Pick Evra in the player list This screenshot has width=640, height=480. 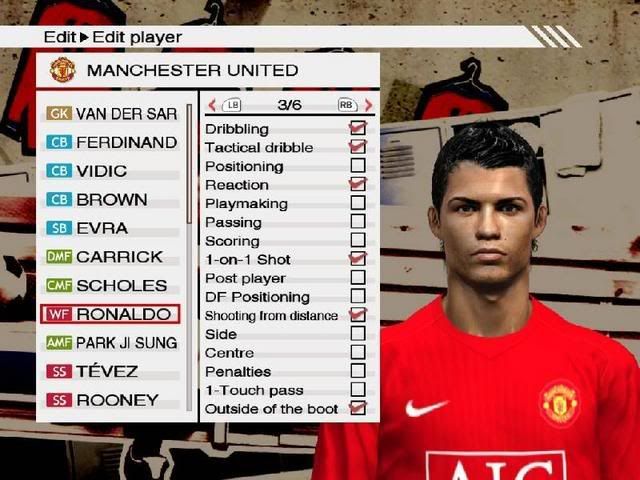tap(110, 228)
